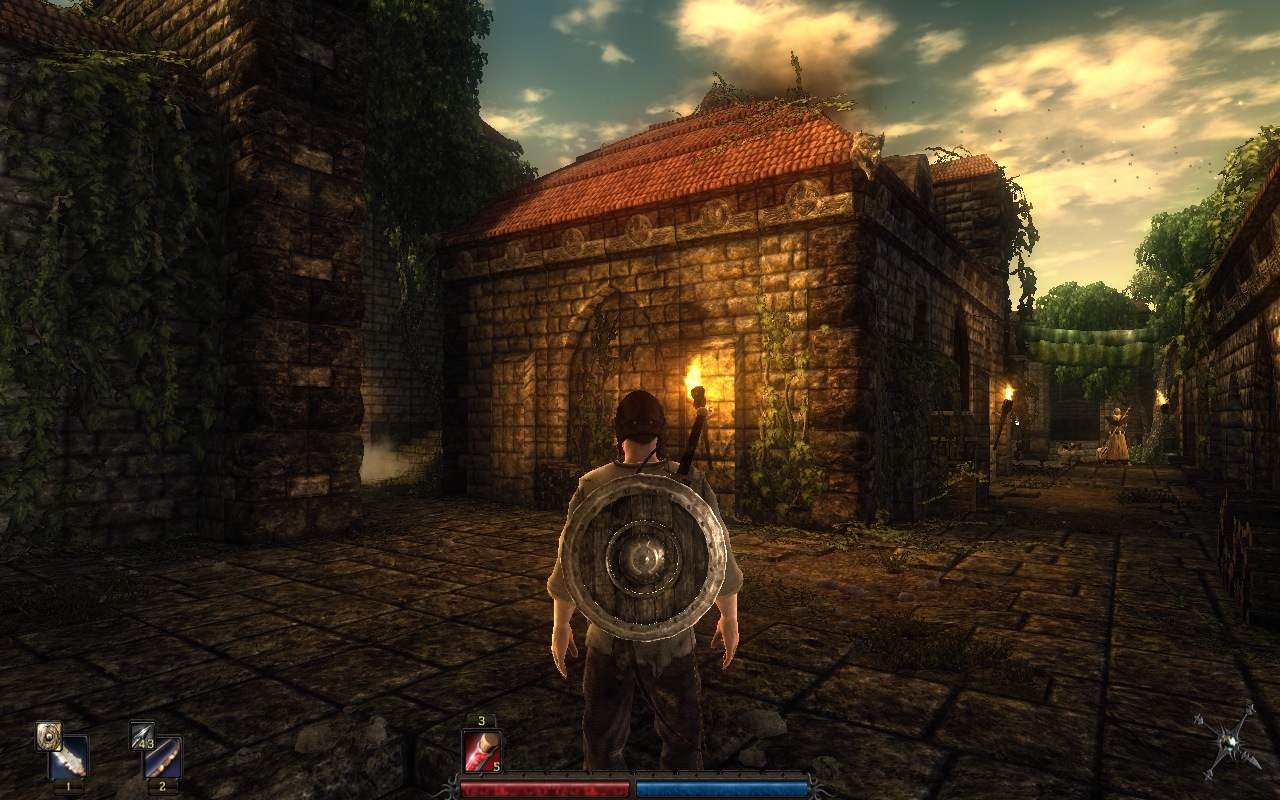Select the sword weapon slot 1
Screen dimensions: 1280x800
click(68, 757)
